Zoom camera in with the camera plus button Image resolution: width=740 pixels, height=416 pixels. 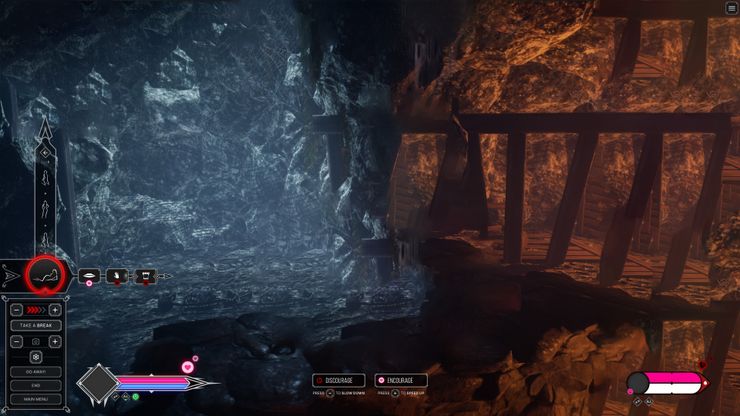tap(54, 341)
